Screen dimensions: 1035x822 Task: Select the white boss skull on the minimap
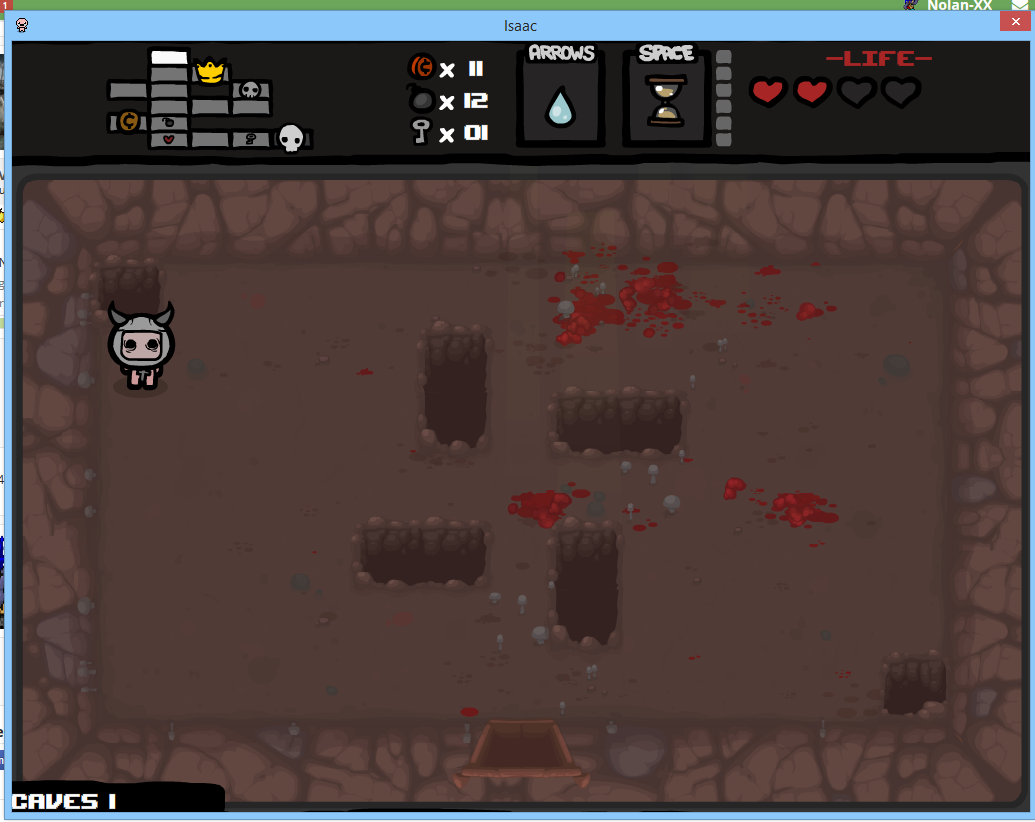[x=290, y=138]
